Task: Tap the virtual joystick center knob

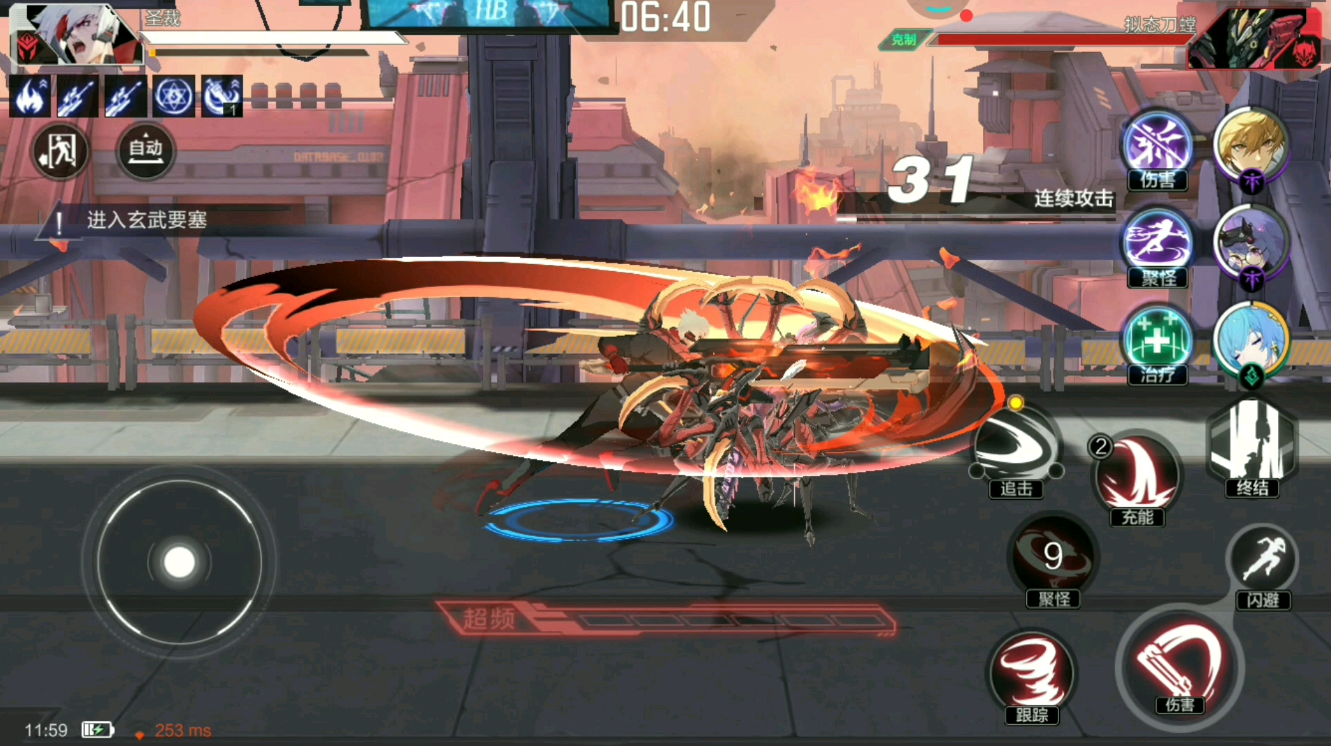Action: tap(179, 562)
